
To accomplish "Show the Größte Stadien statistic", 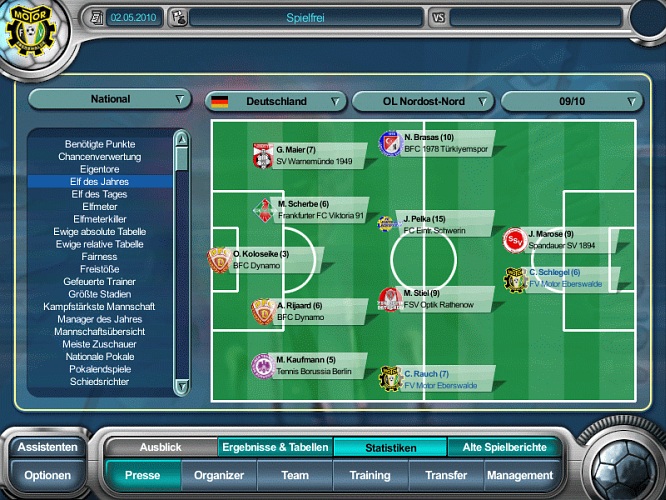I will tap(99, 294).
